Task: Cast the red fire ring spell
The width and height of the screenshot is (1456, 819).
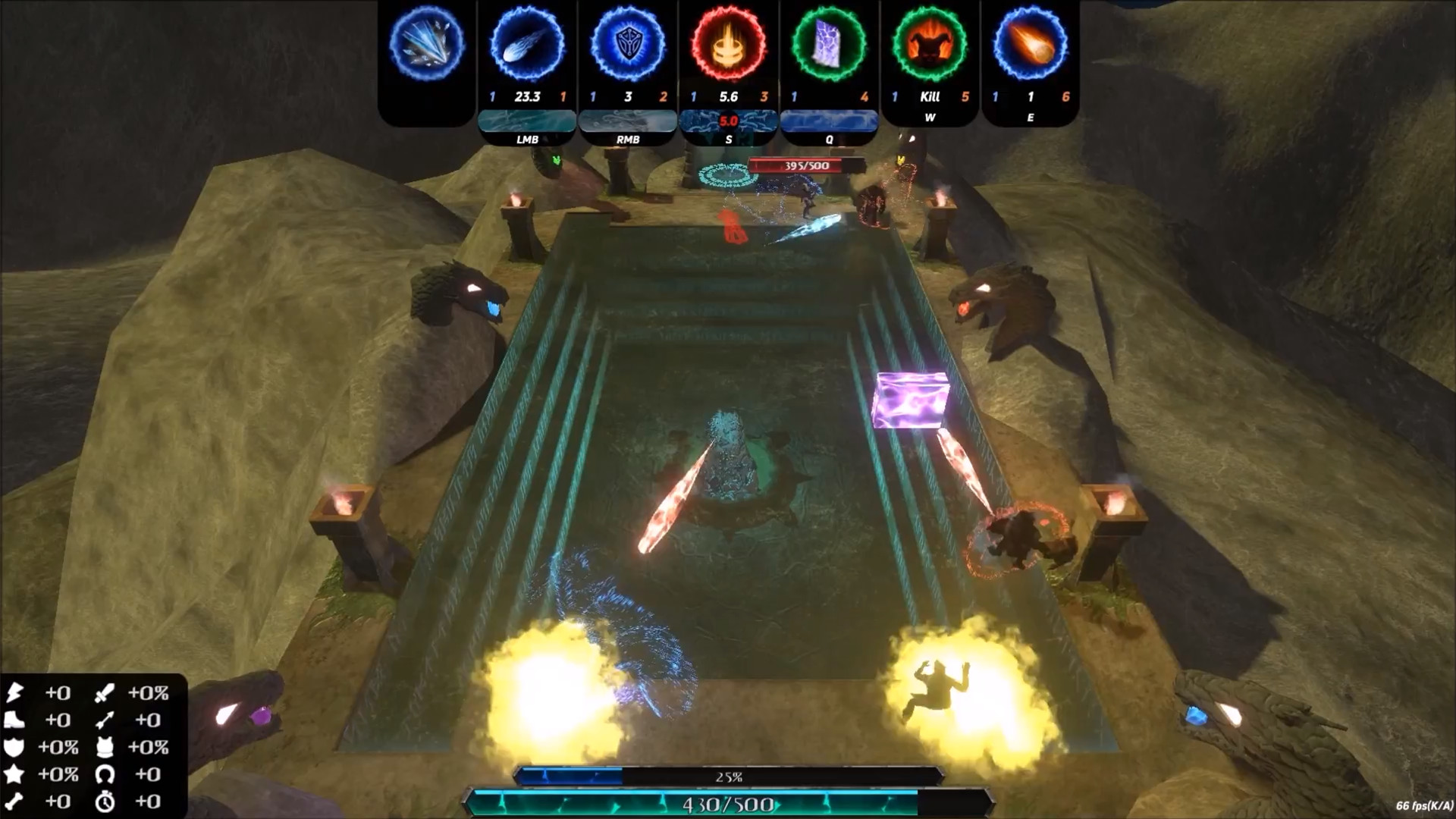Action: (x=728, y=43)
